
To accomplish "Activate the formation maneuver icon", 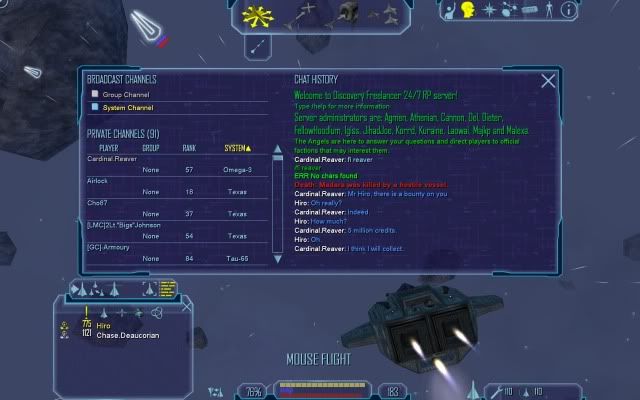I will [x=385, y=12].
